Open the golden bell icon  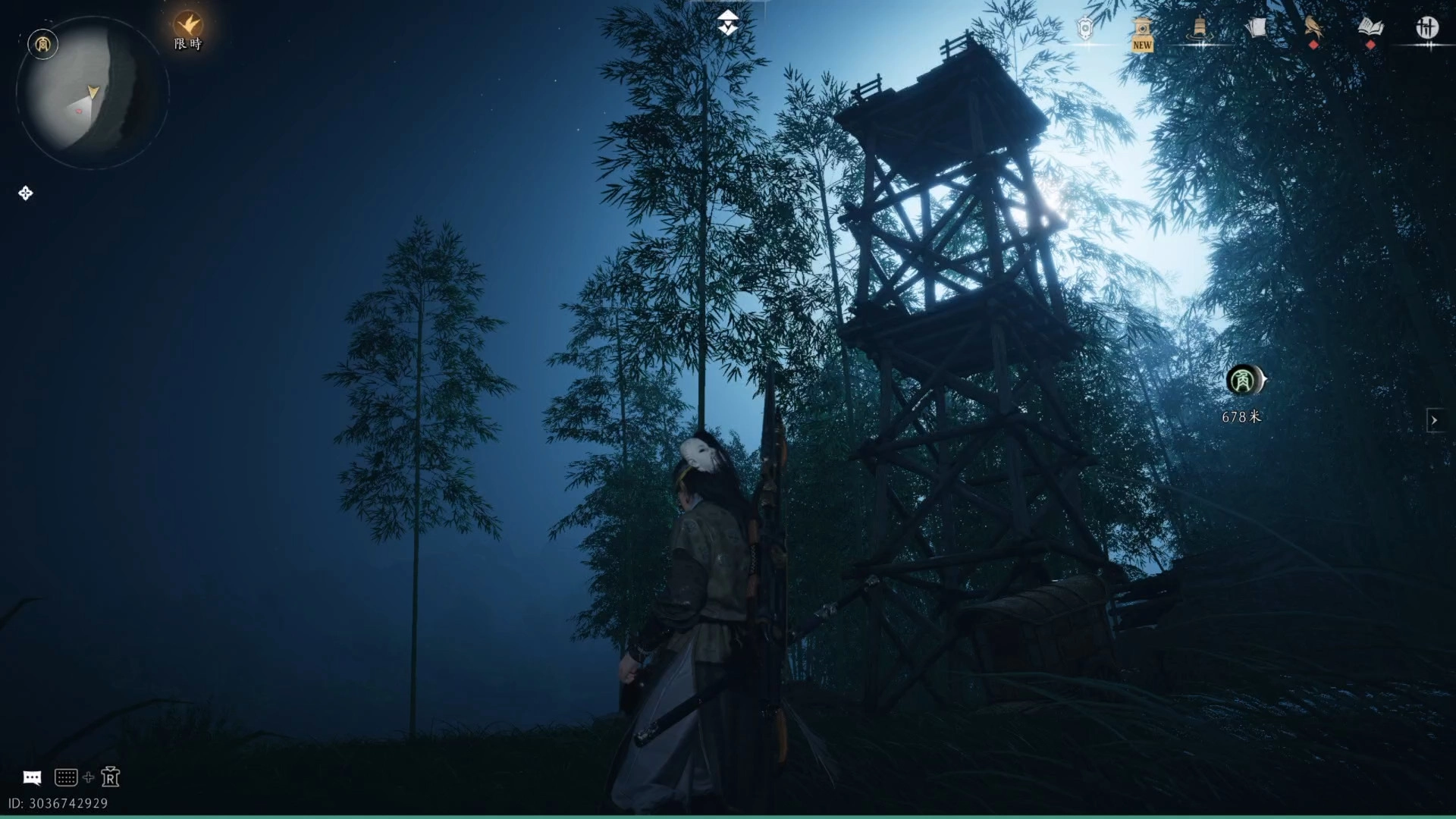1199,29
